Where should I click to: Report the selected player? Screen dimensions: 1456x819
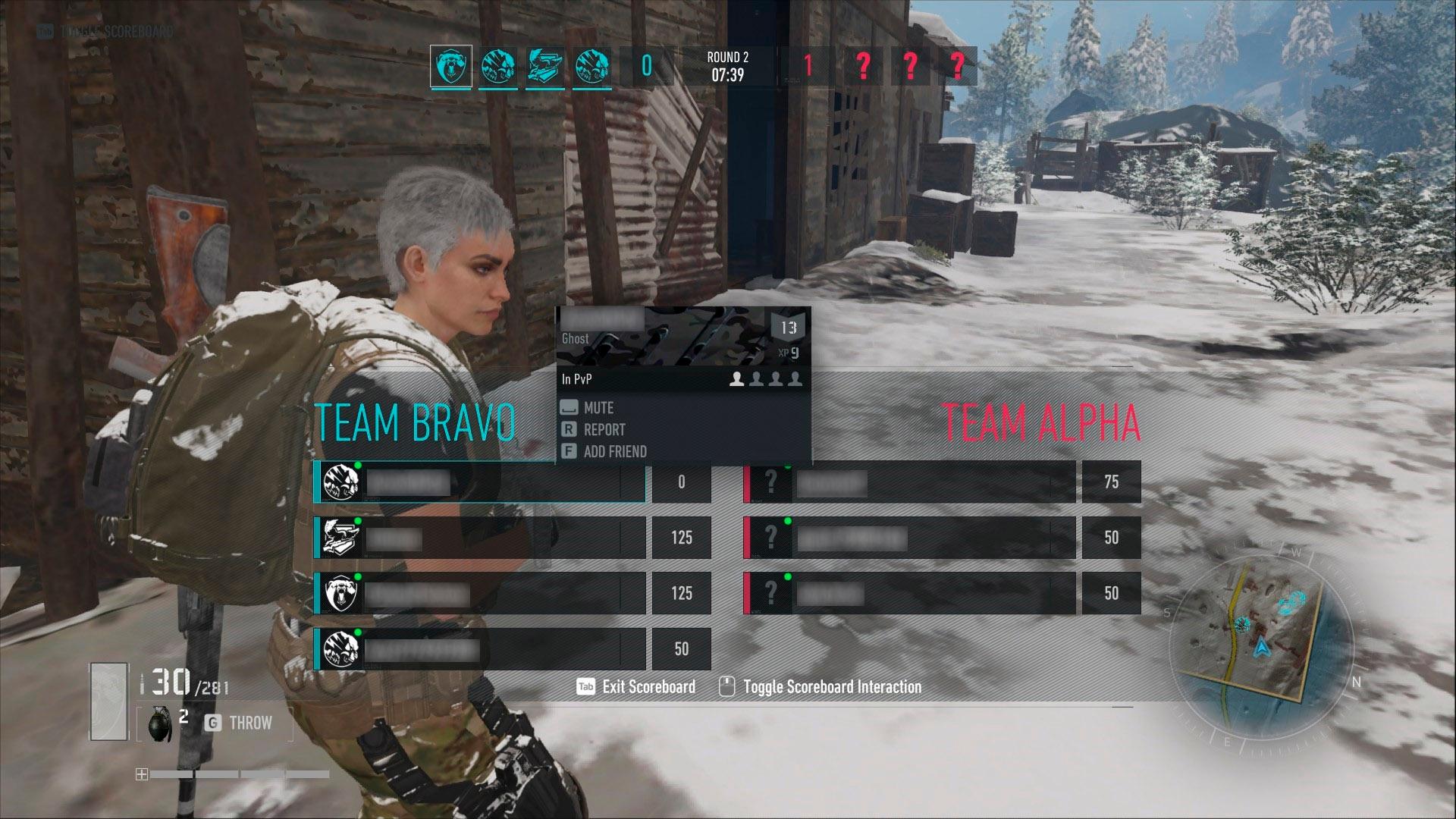tap(604, 430)
